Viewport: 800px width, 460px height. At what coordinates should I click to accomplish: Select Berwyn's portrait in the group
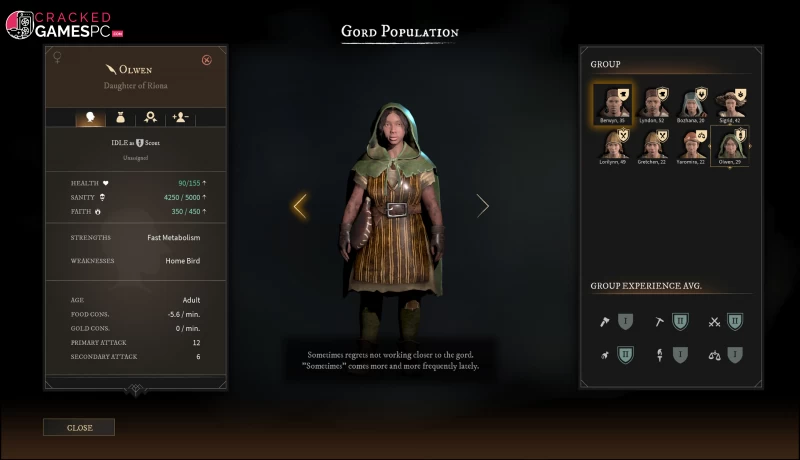point(610,102)
